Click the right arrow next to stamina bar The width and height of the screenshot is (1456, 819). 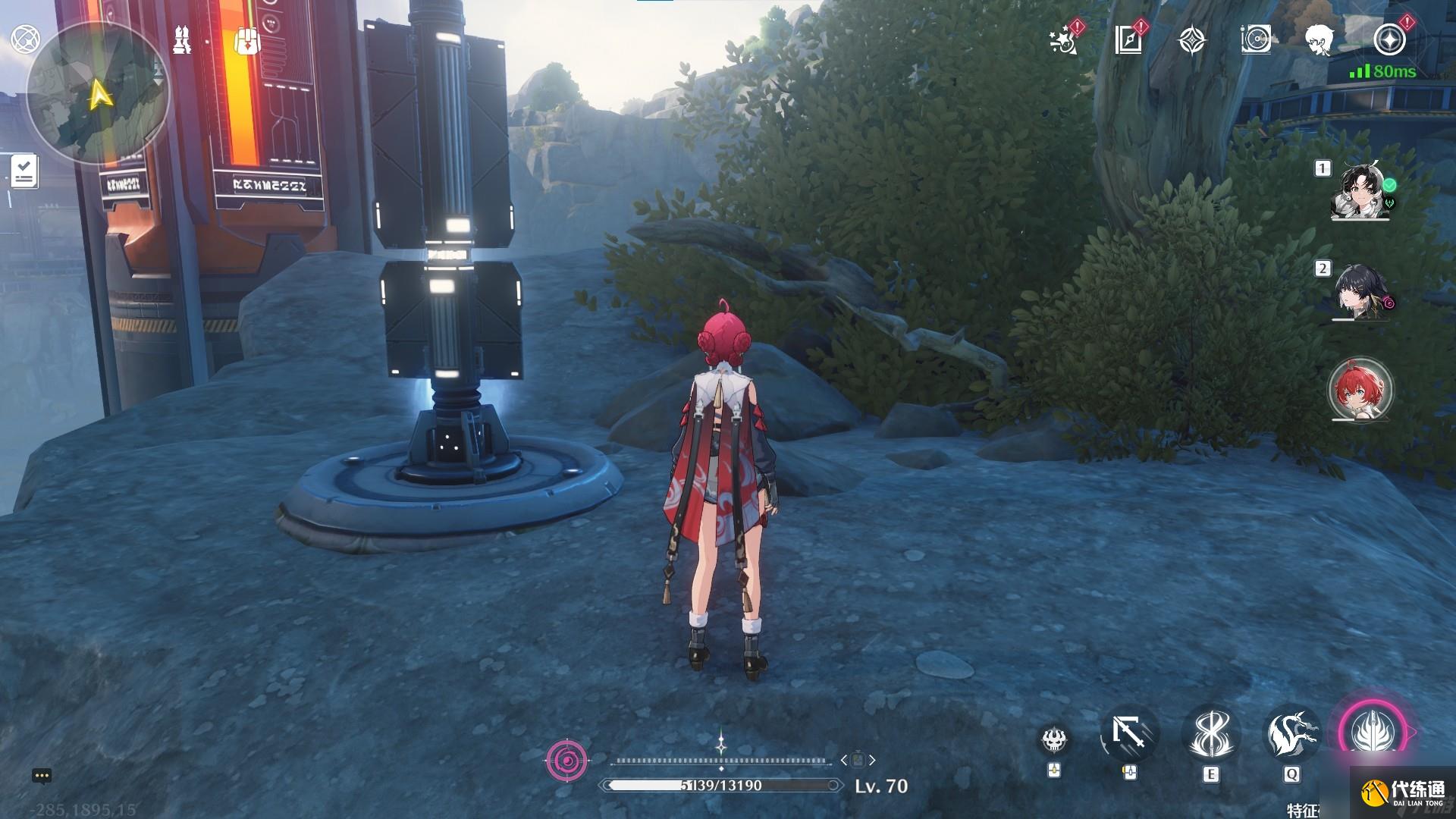(873, 760)
